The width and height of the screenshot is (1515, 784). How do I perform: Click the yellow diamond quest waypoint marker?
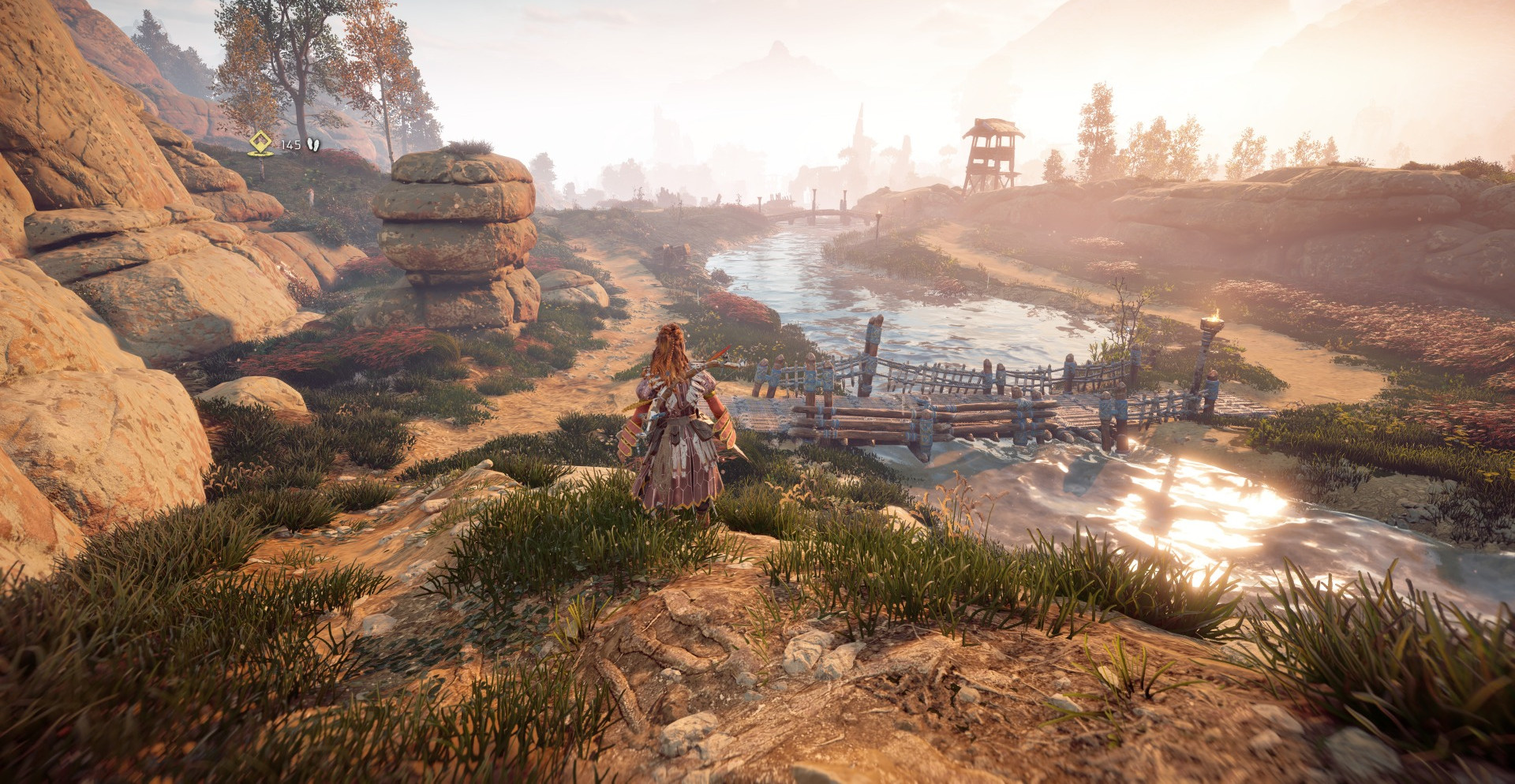[x=260, y=143]
